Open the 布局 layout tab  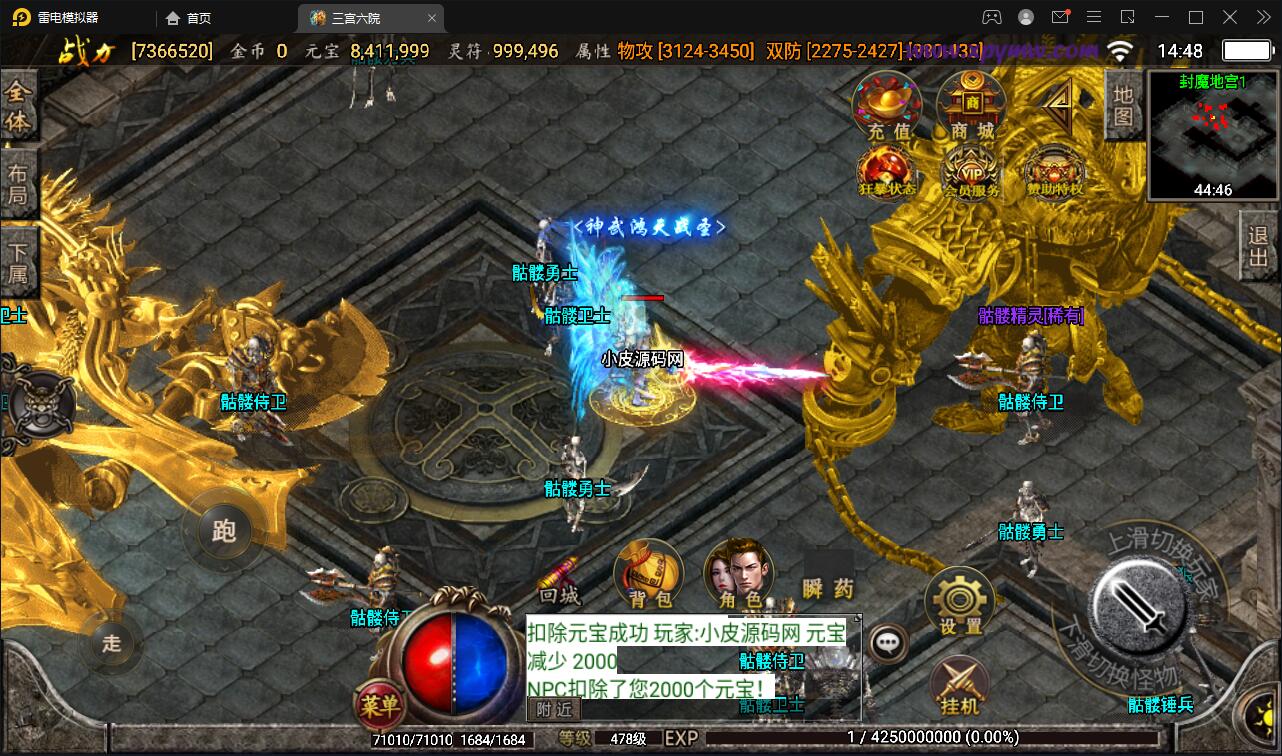point(18,183)
